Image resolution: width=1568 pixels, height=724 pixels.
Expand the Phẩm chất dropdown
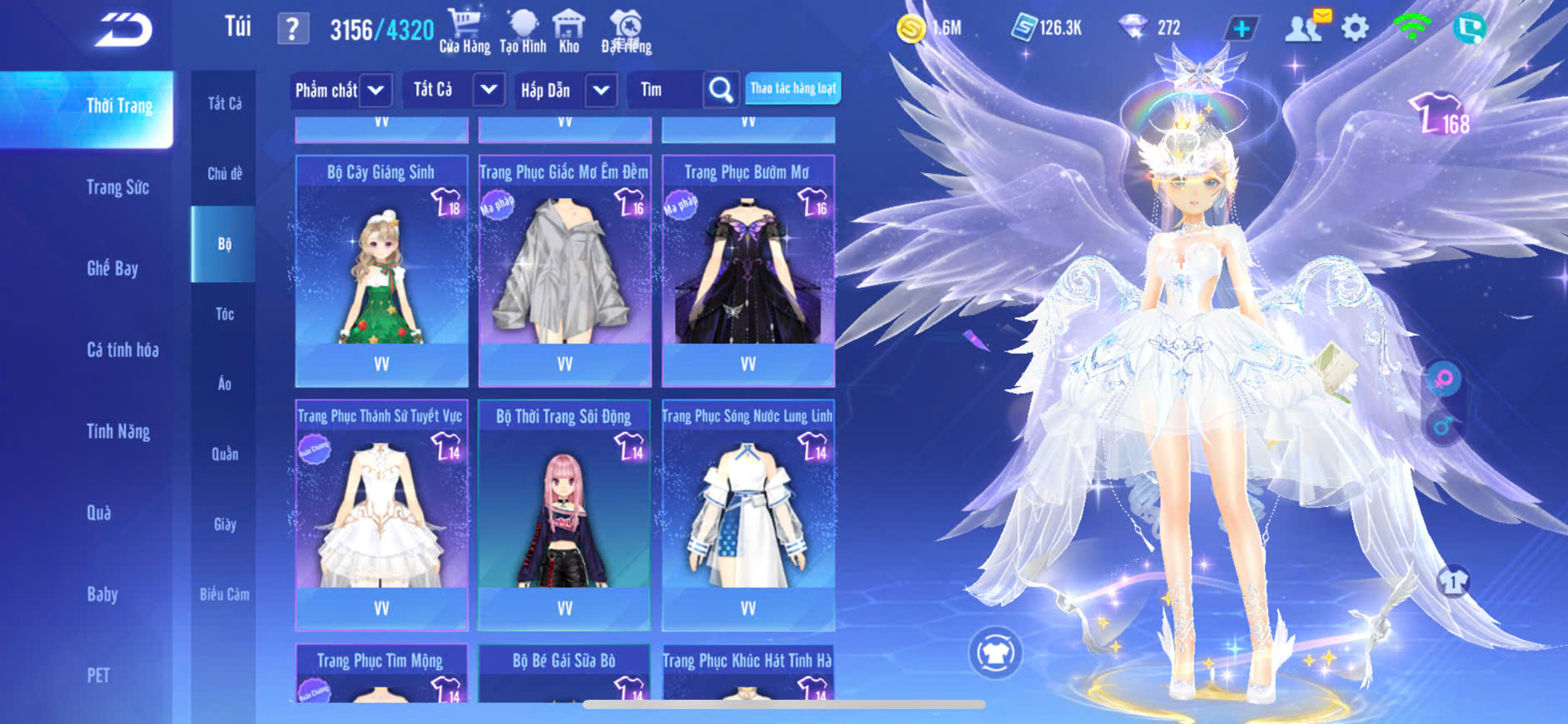pyautogui.click(x=375, y=90)
